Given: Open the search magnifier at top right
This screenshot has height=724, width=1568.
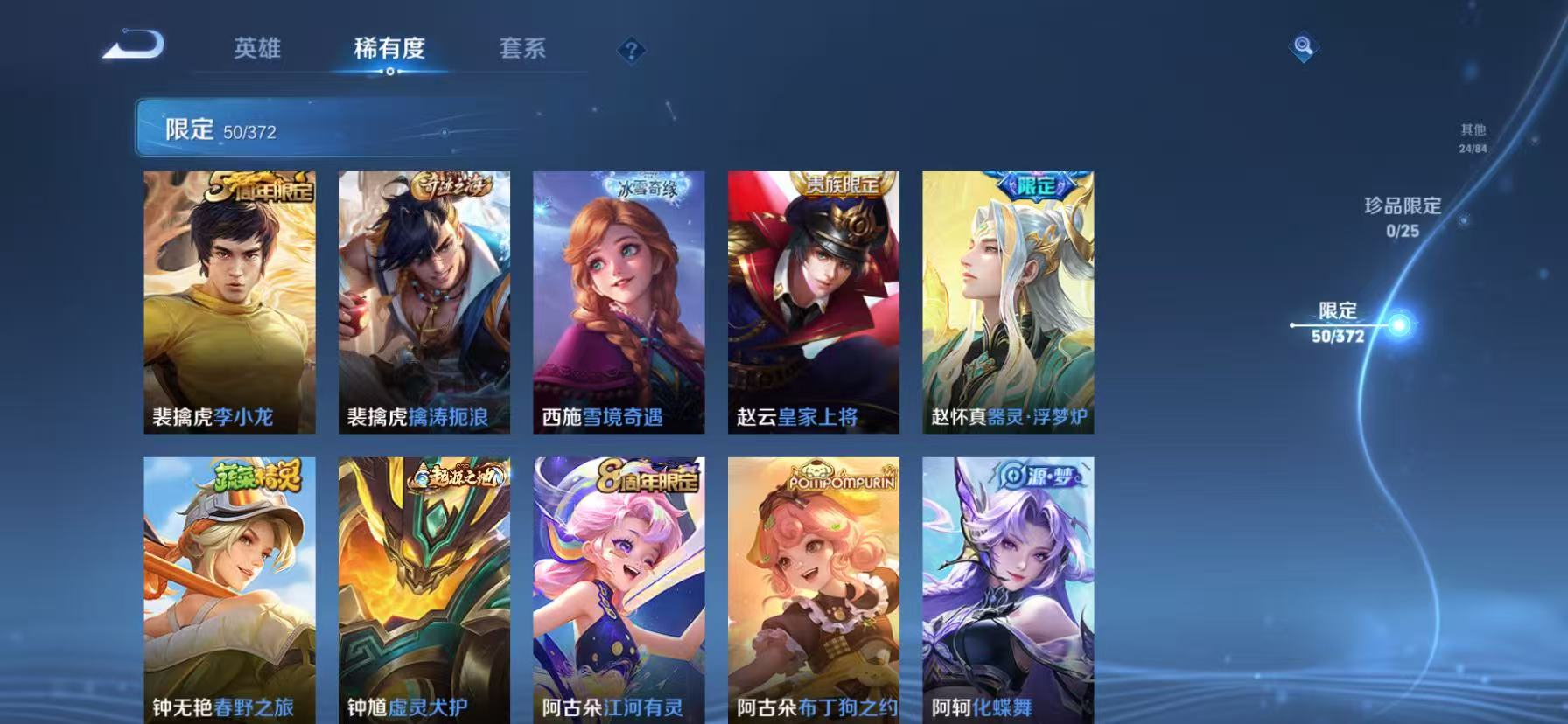Looking at the screenshot, I should coord(1303,48).
